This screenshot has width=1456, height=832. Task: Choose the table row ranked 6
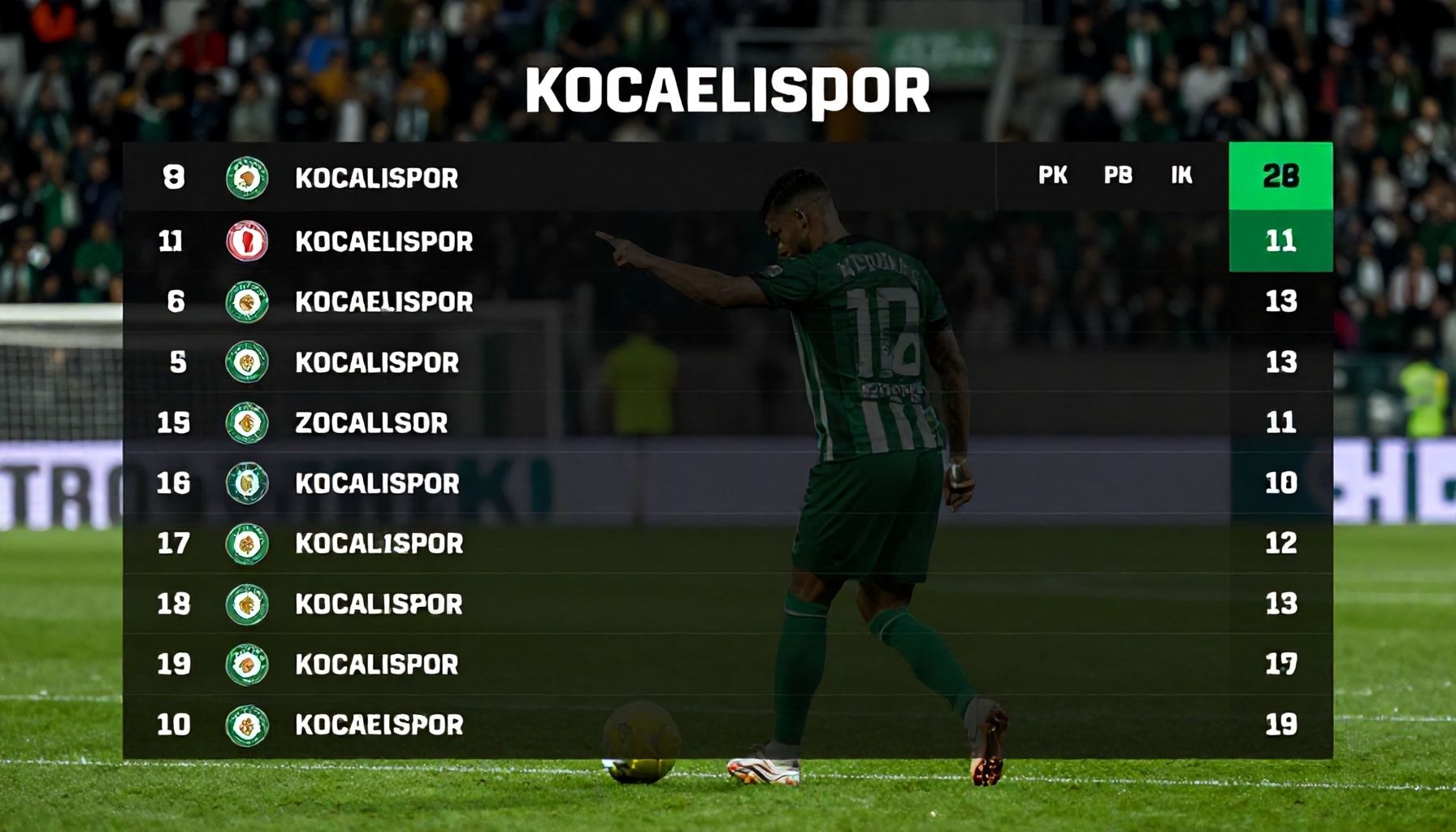[x=383, y=302]
